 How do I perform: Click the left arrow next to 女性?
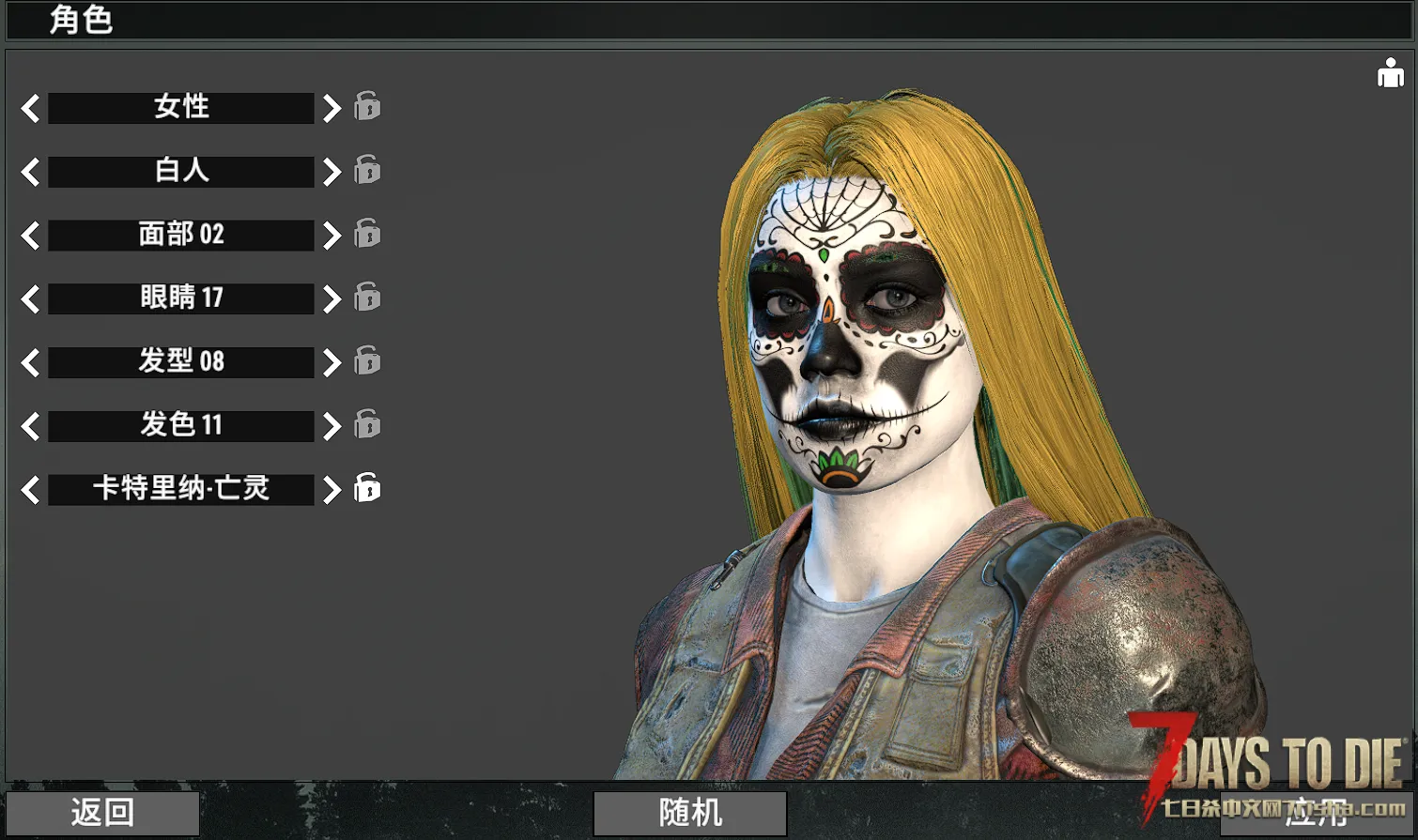pos(30,108)
